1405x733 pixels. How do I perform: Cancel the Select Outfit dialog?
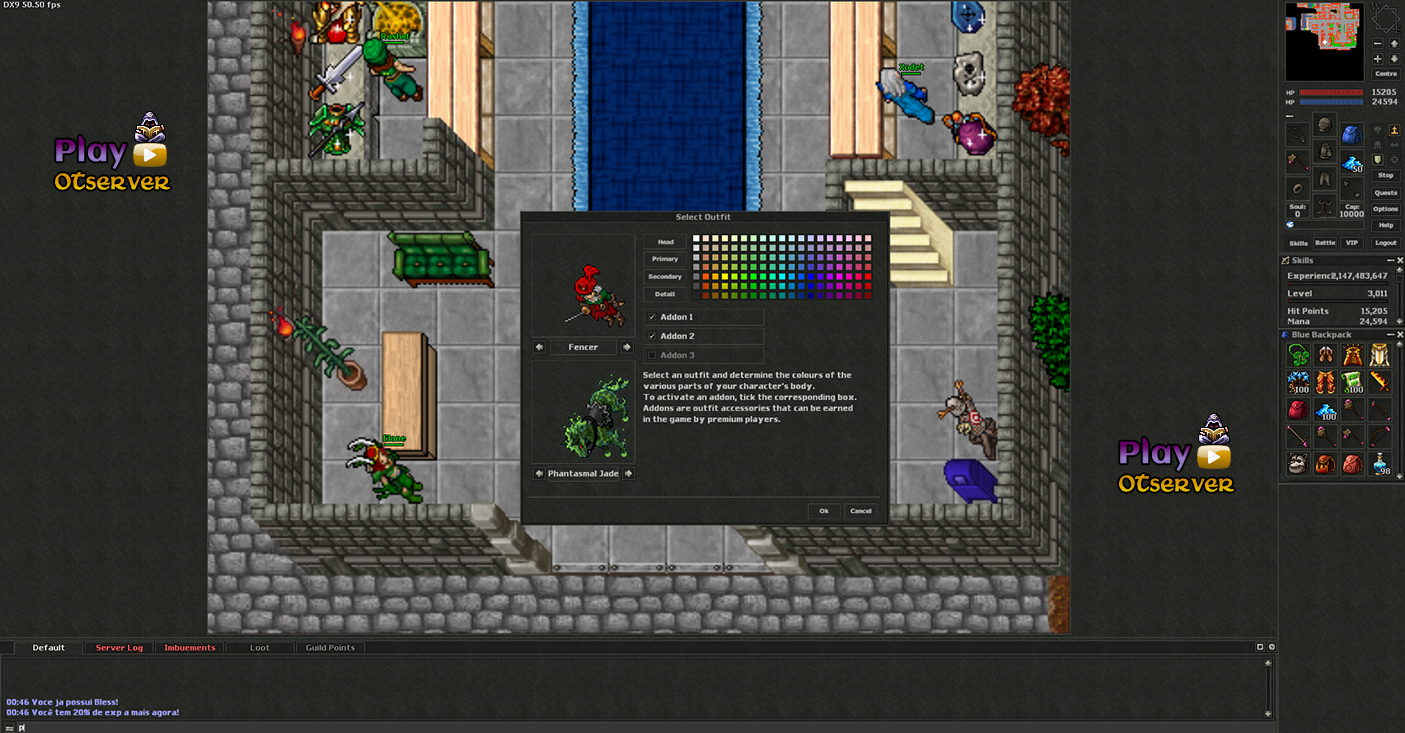[860, 511]
